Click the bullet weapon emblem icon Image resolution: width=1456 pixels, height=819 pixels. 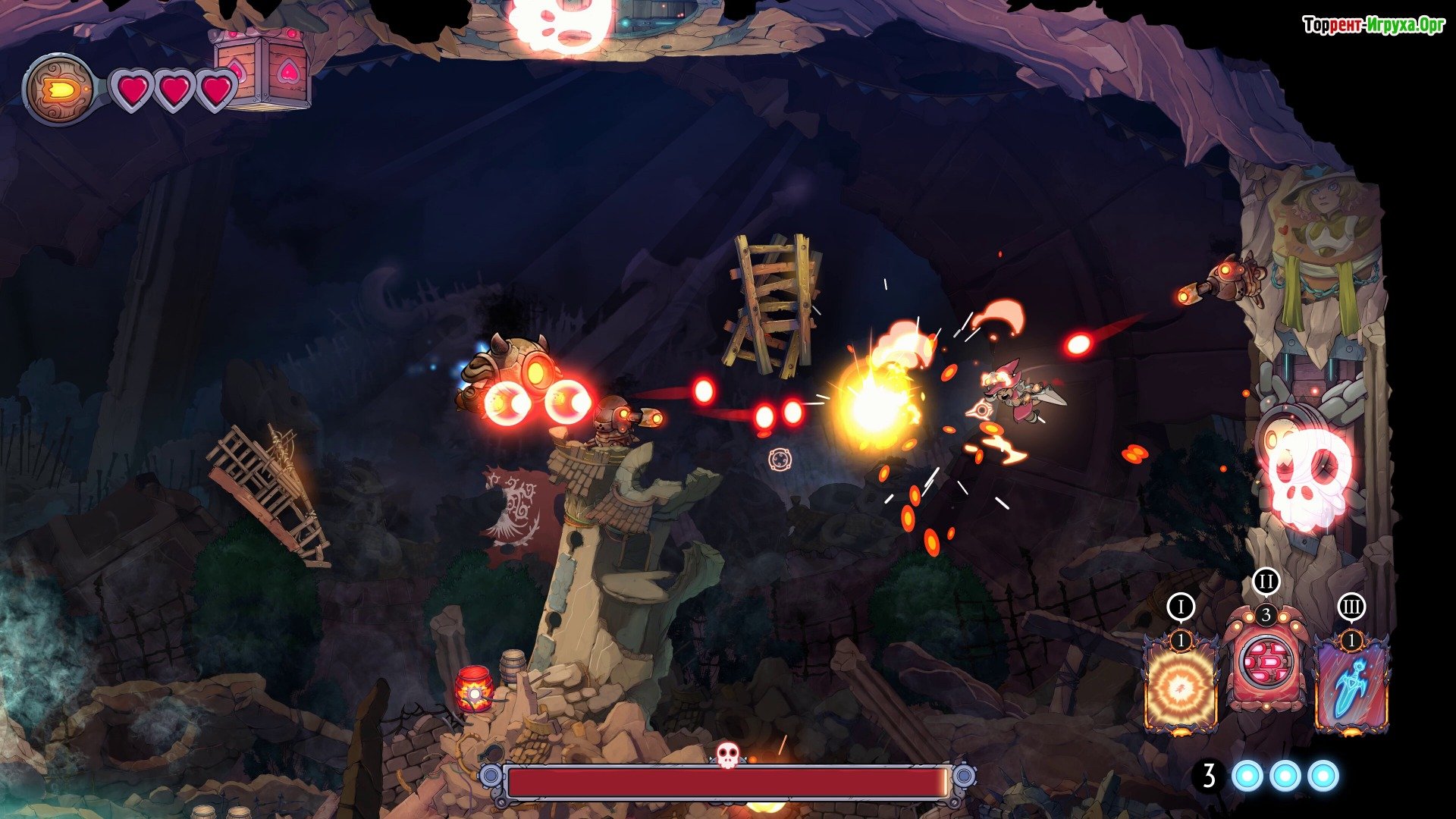point(59,90)
